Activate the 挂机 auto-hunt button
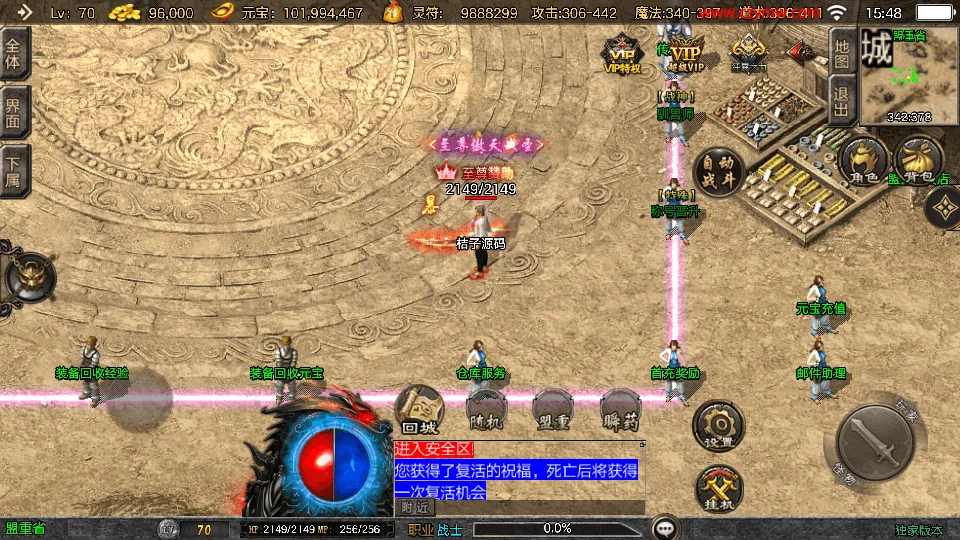 tap(718, 490)
